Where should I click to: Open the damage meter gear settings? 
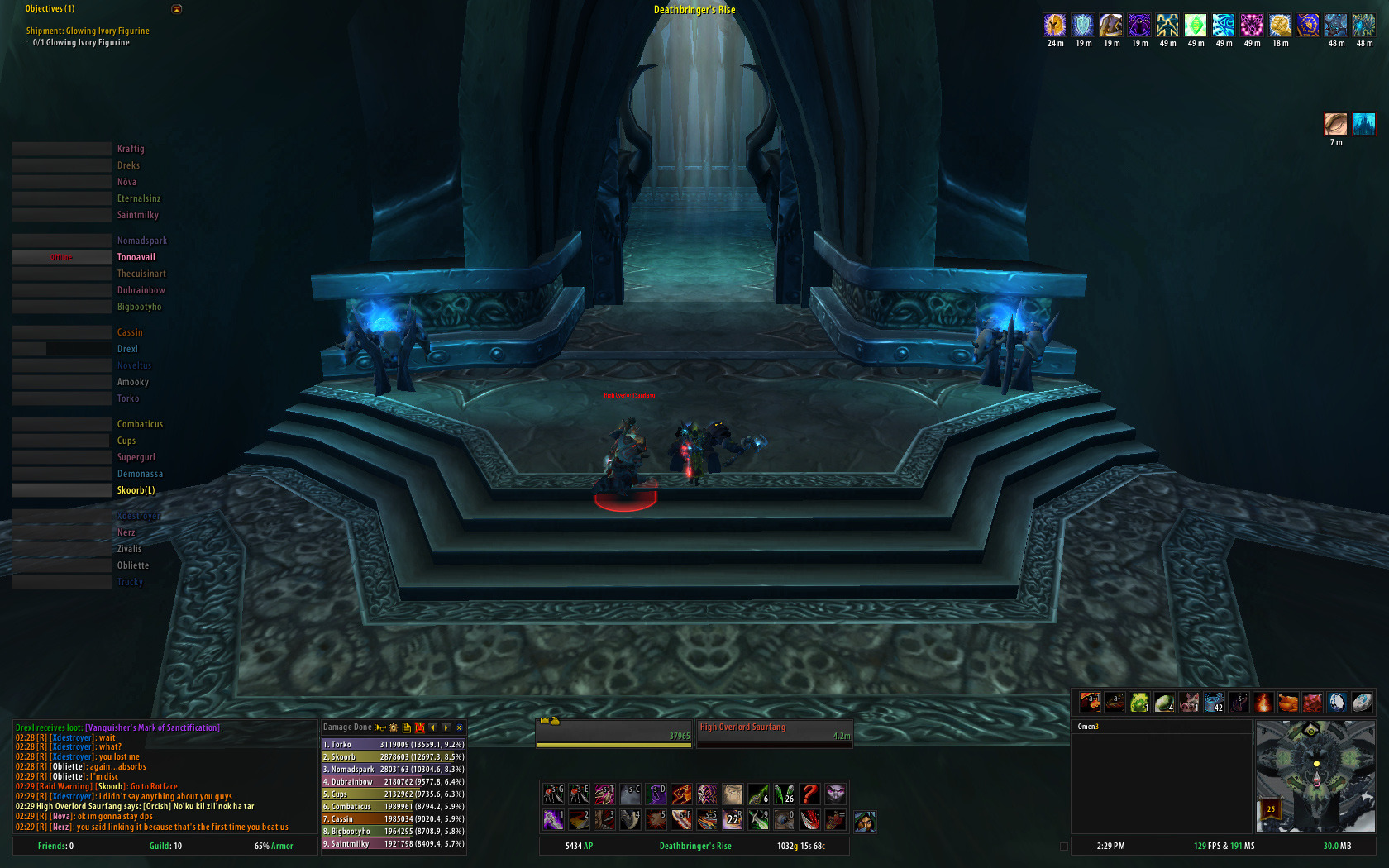394,727
